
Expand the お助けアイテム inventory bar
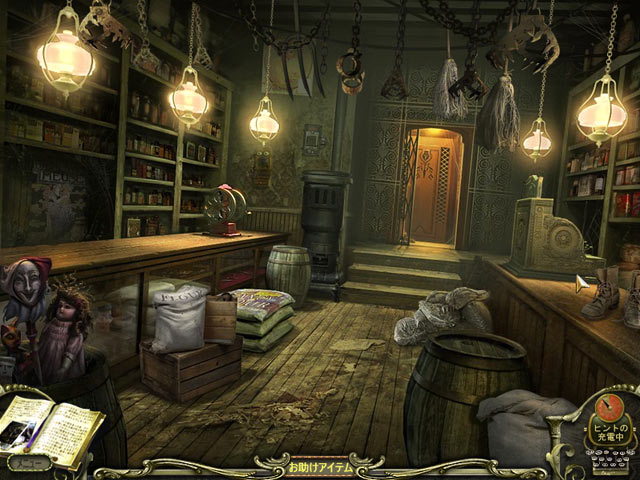point(318,467)
